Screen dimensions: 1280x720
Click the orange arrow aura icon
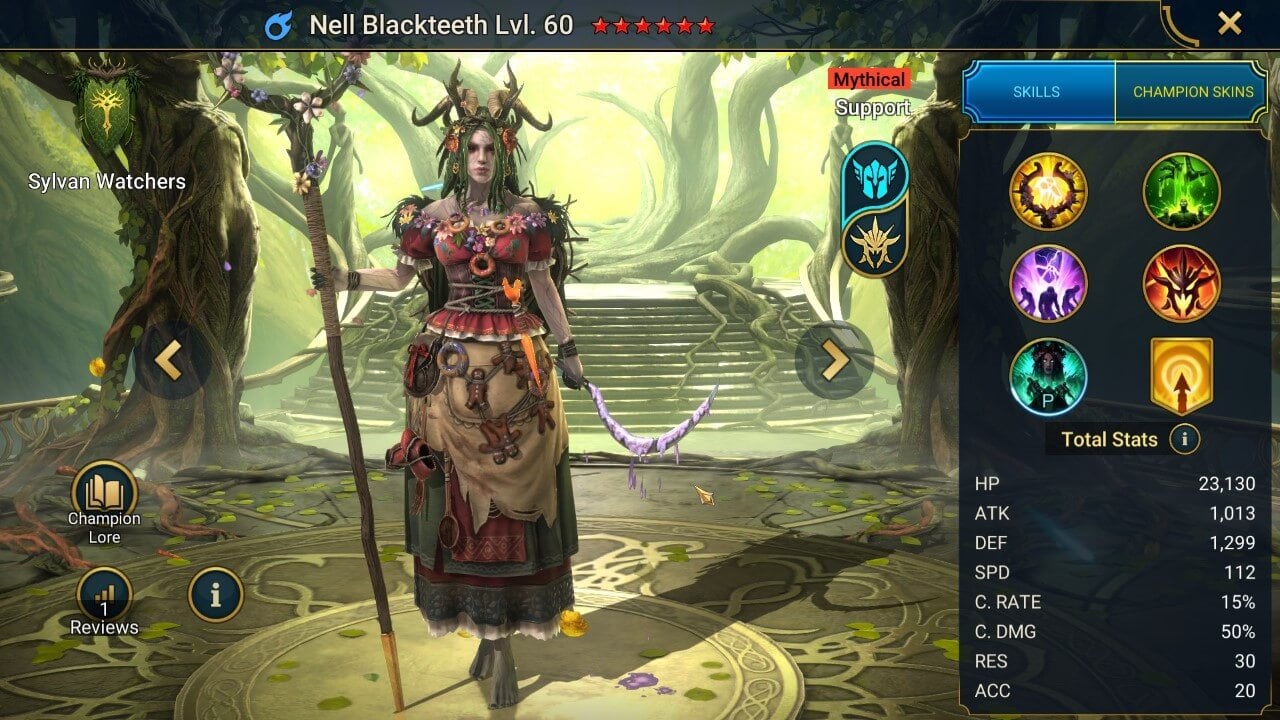[x=1182, y=375]
